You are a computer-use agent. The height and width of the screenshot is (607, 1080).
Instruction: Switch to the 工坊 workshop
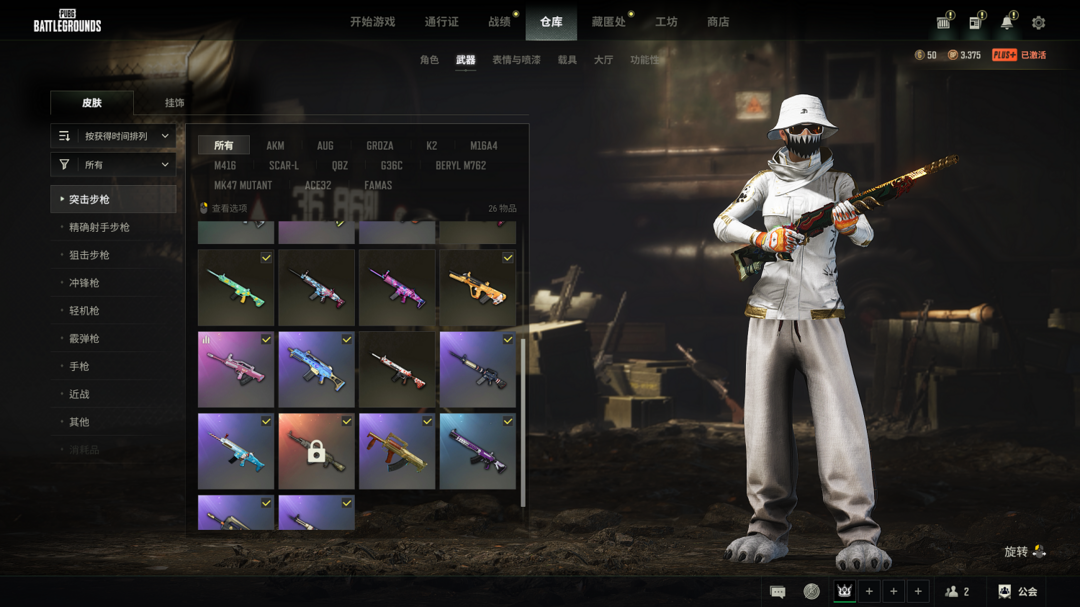(666, 22)
